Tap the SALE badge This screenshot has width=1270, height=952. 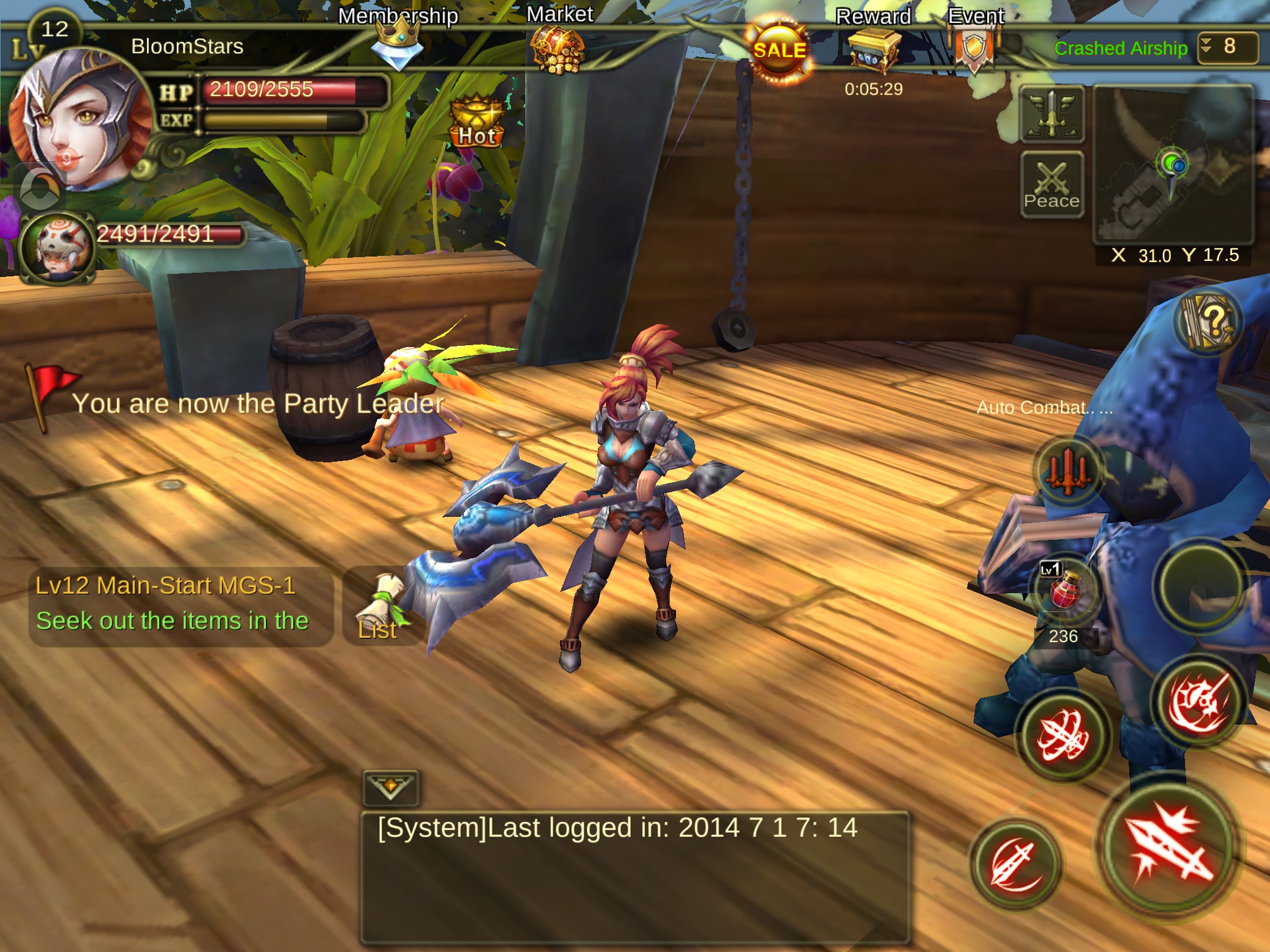[779, 51]
